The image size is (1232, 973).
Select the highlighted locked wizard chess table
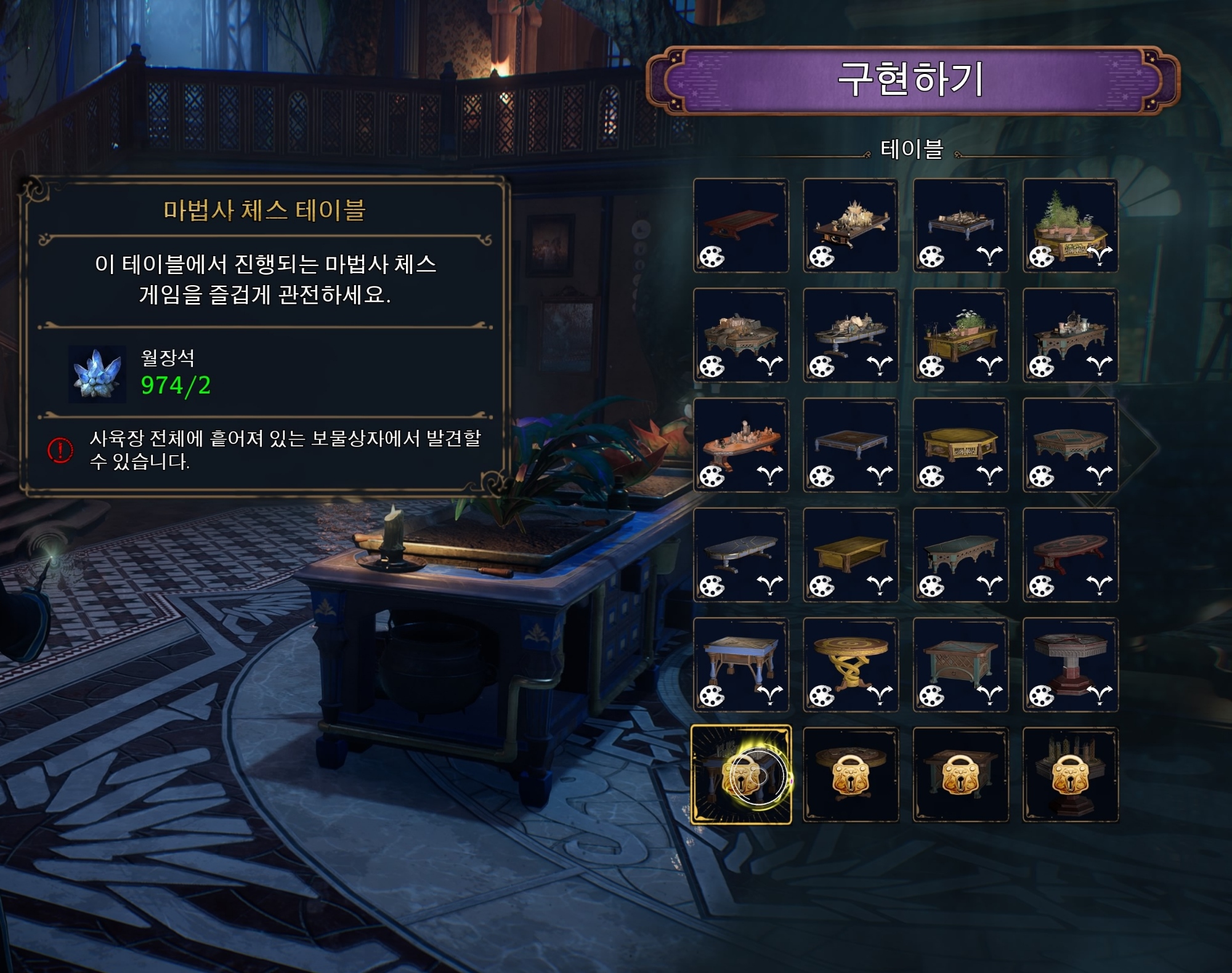(741, 775)
